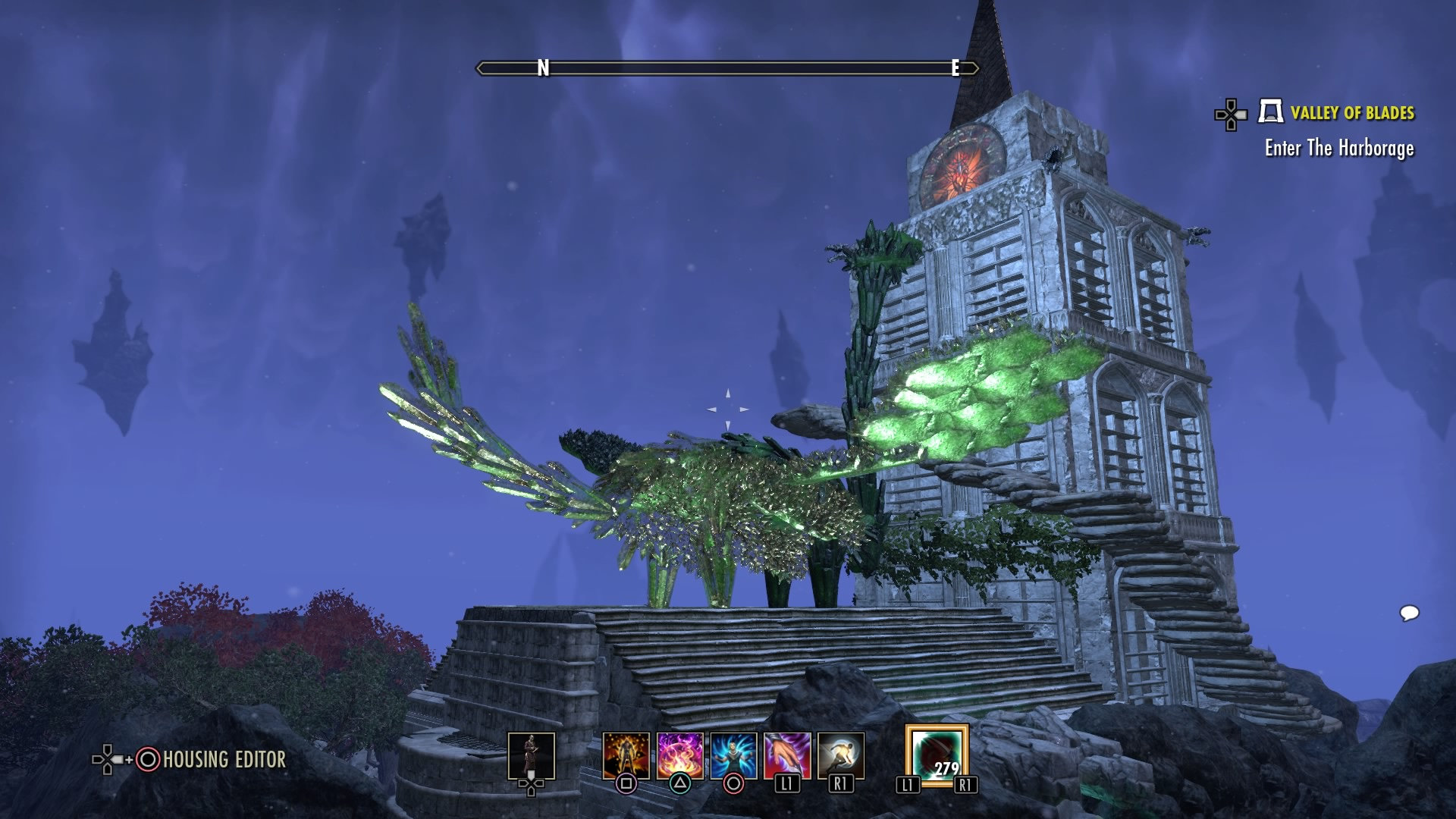Screen dimensions: 1456x819
Task: Select the robed figure quickslot item
Action: click(x=531, y=755)
